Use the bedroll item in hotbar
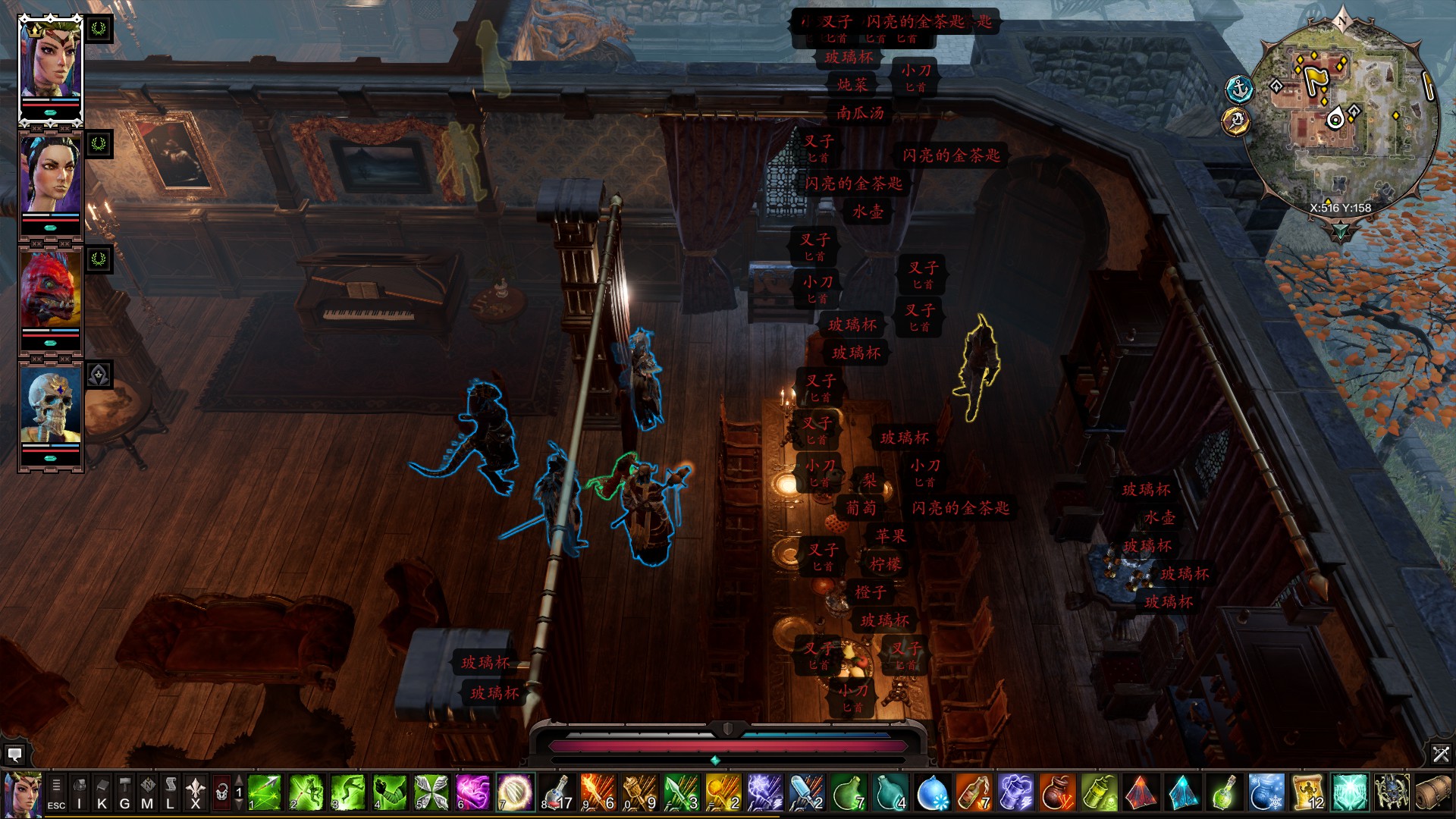Screen dimensions: 1456x819 click(x=1432, y=792)
